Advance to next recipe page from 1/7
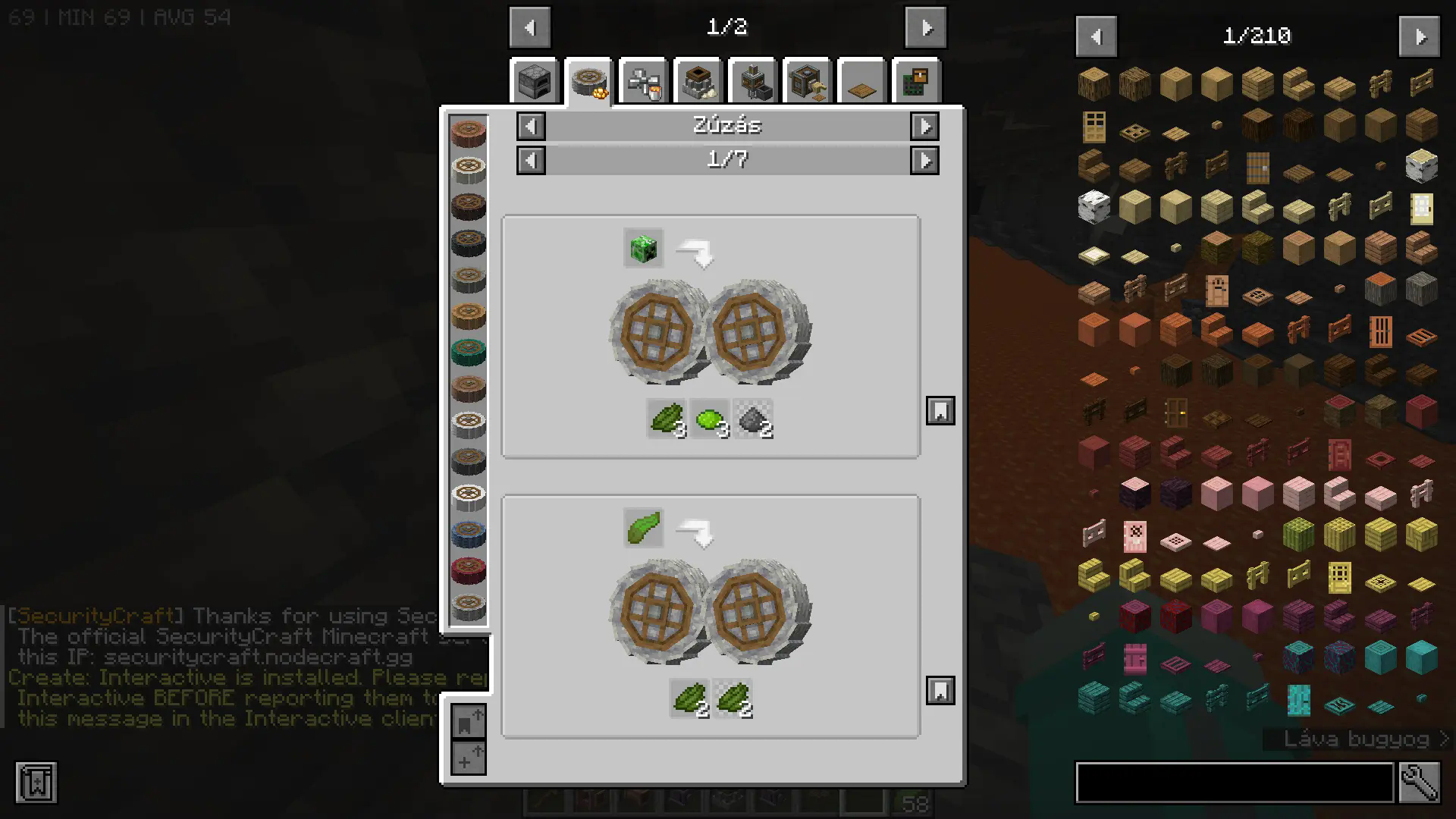 [924, 160]
